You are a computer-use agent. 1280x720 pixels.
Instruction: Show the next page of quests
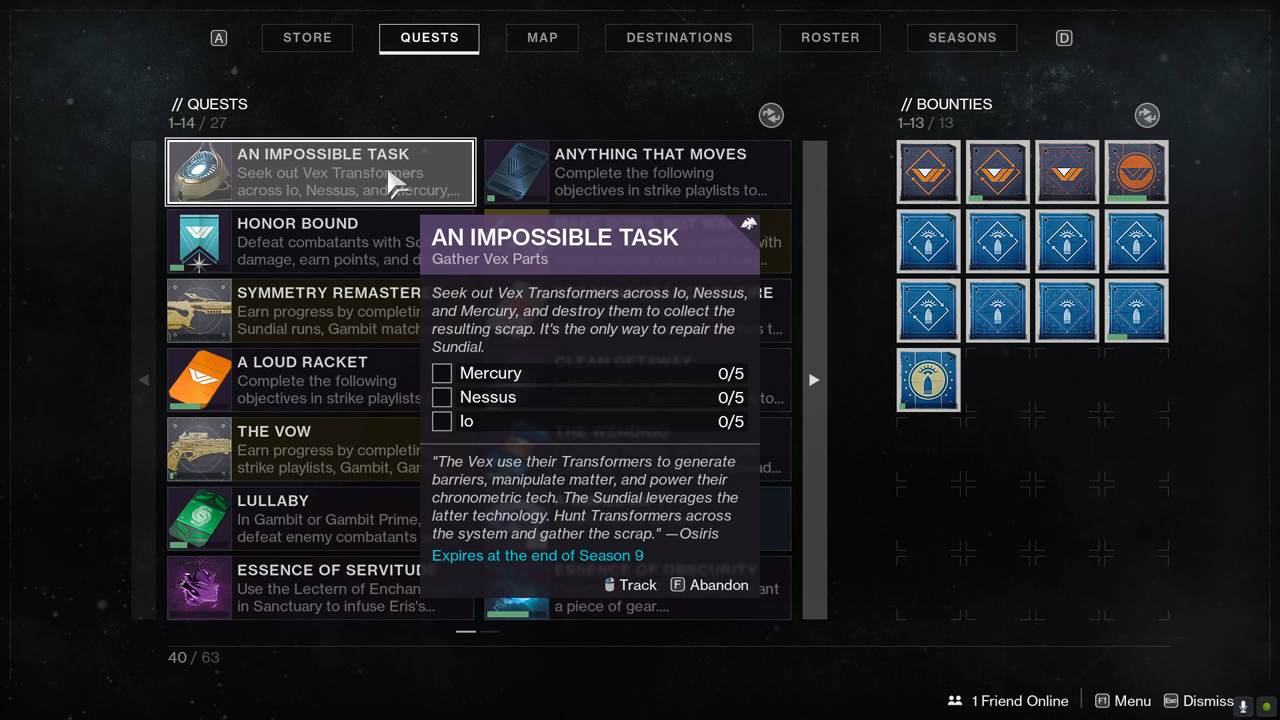814,380
